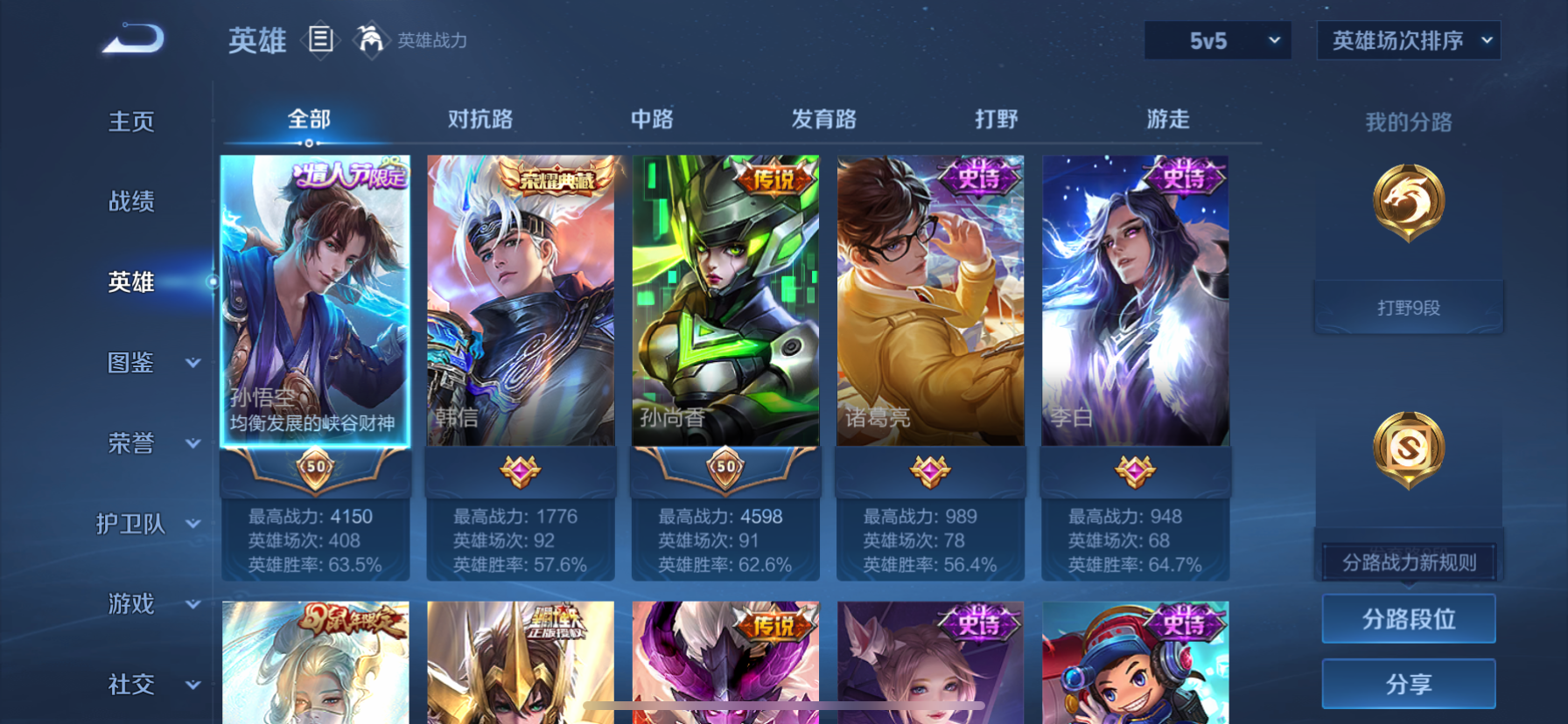Screen dimensions: 1568x724
Task: Open the 英雄场次排序 sorting dropdown
Action: tap(1408, 40)
